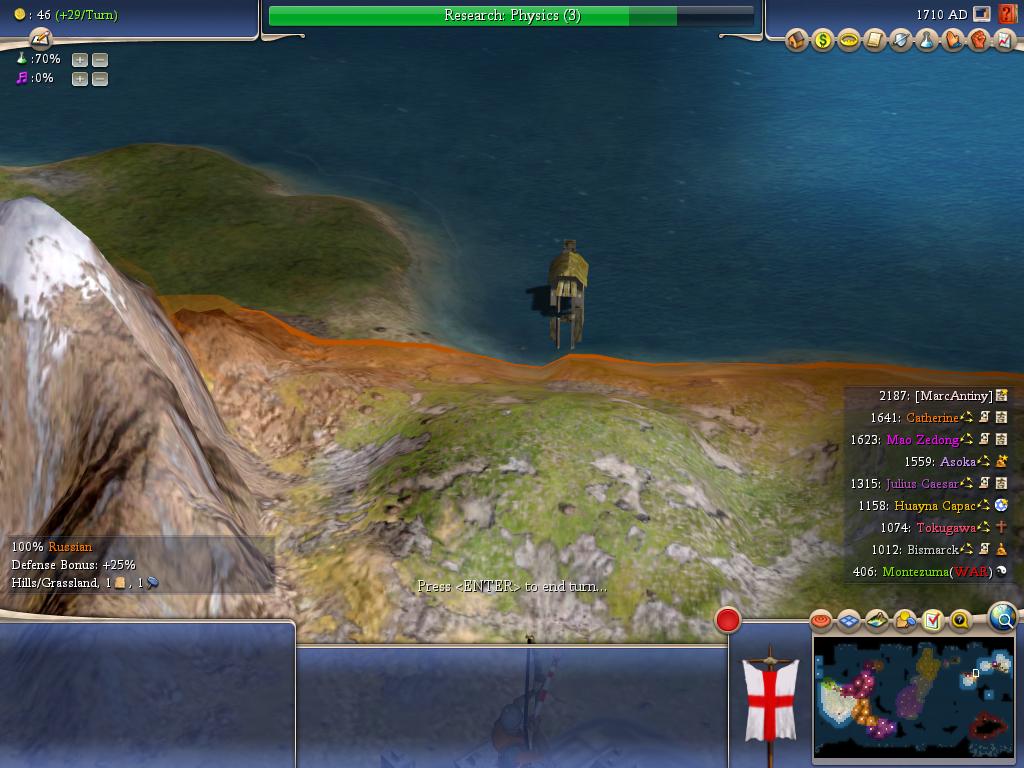Click the world minimap
The width and height of the screenshot is (1024, 768).
click(913, 697)
